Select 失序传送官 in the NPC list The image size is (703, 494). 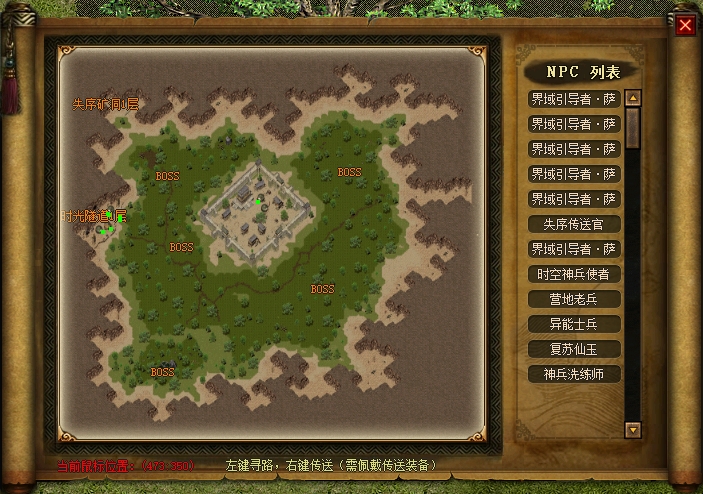pos(574,224)
